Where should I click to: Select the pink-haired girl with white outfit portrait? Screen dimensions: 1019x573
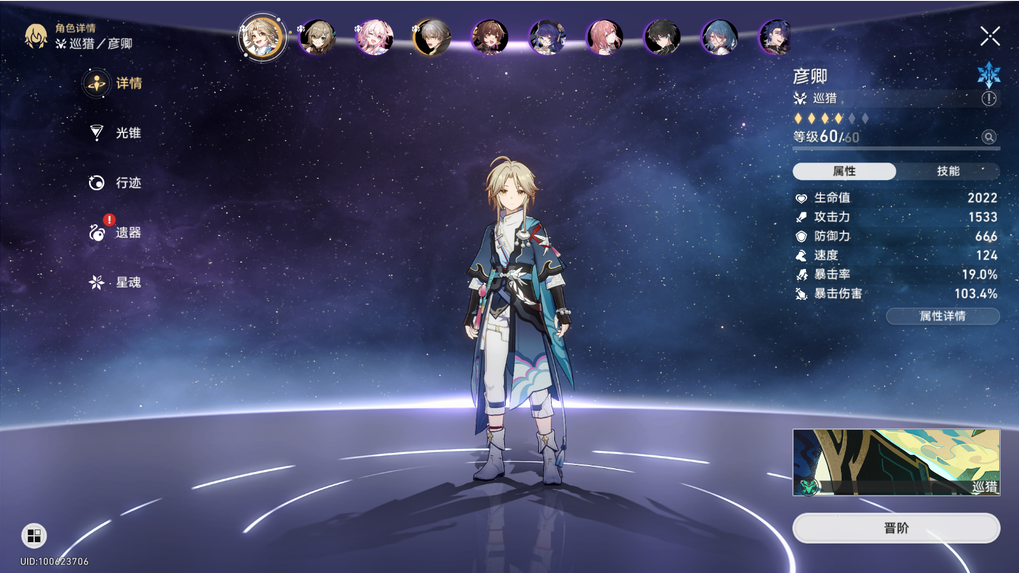pos(375,37)
